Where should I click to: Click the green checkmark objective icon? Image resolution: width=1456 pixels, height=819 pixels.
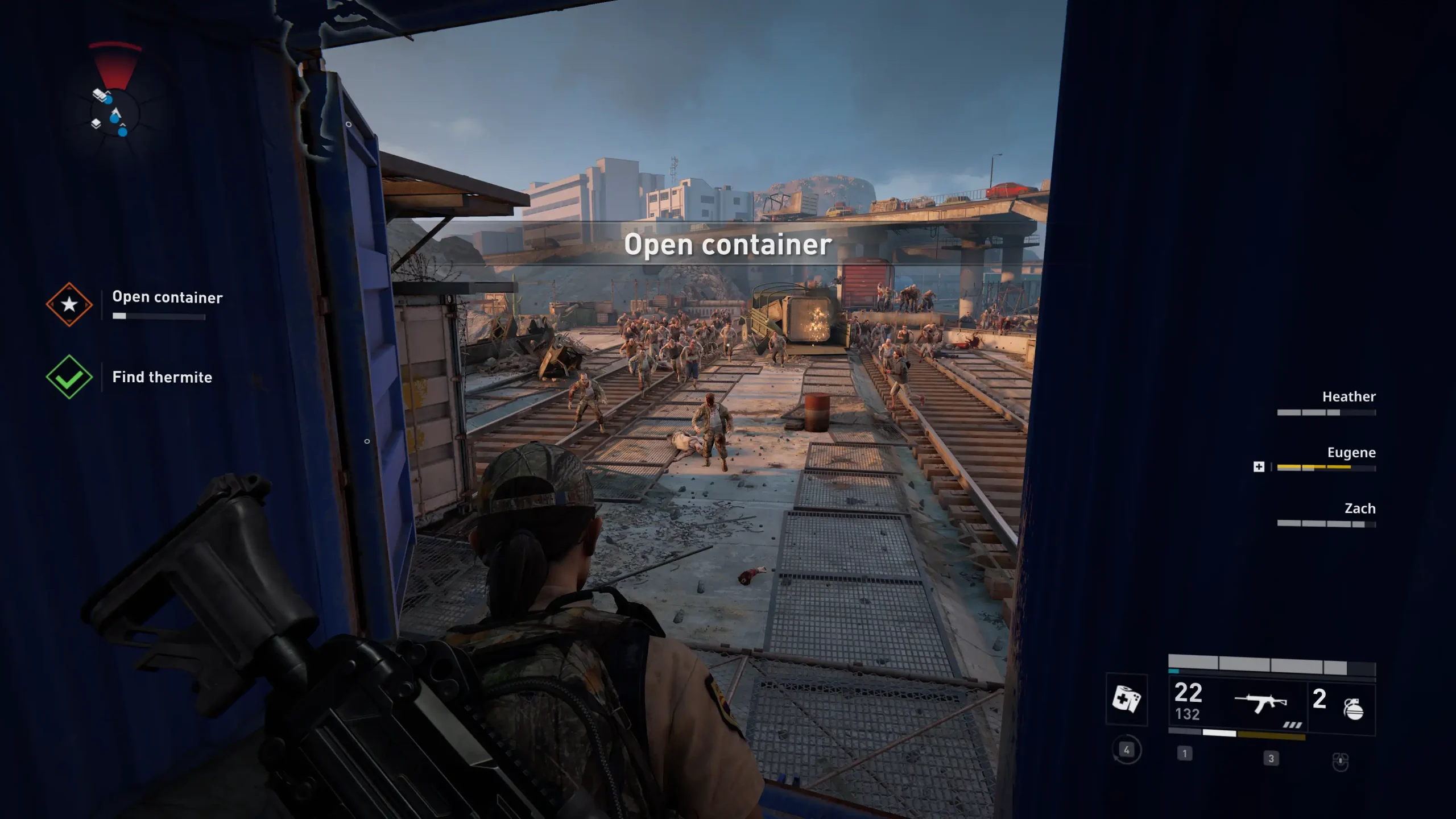pyautogui.click(x=69, y=377)
